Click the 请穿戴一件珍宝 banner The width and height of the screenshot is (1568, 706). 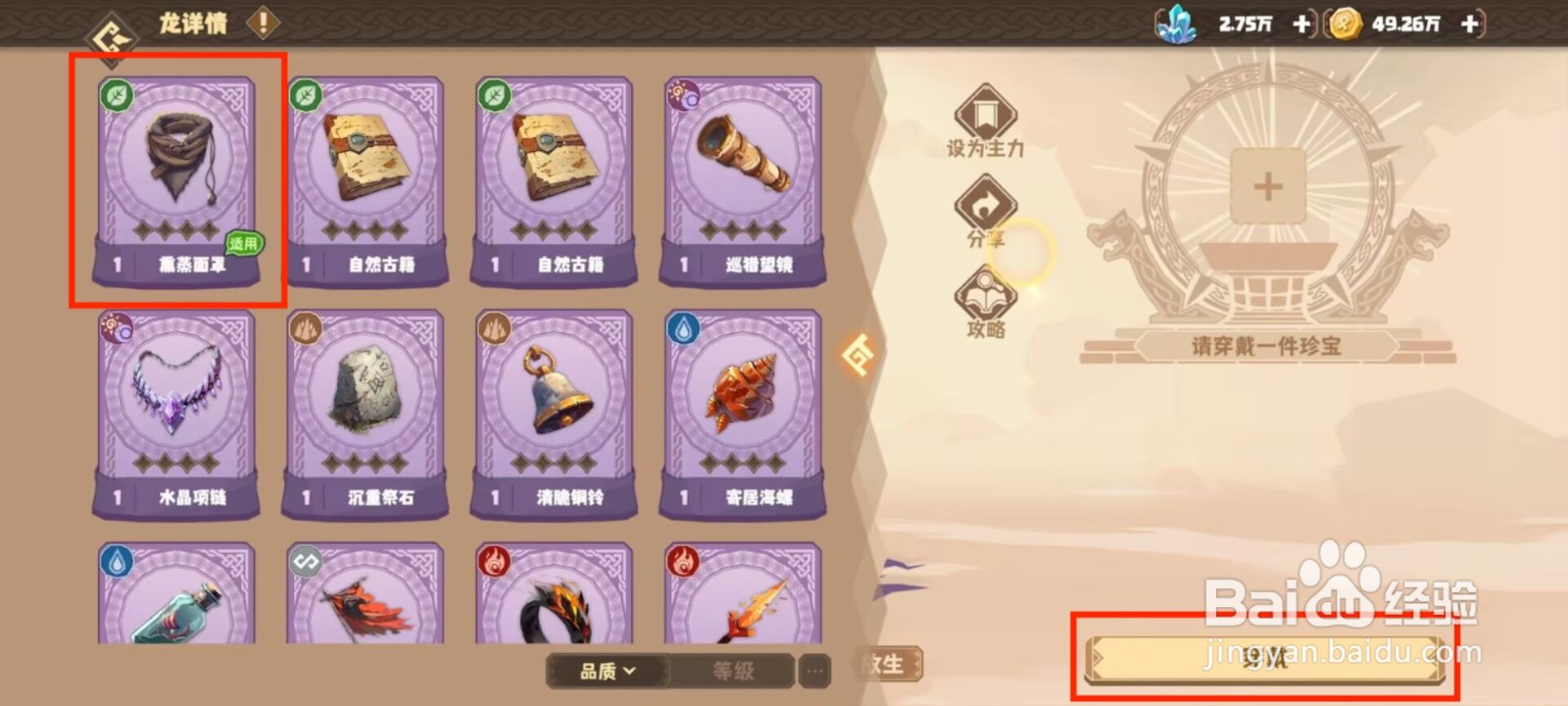(1267, 346)
